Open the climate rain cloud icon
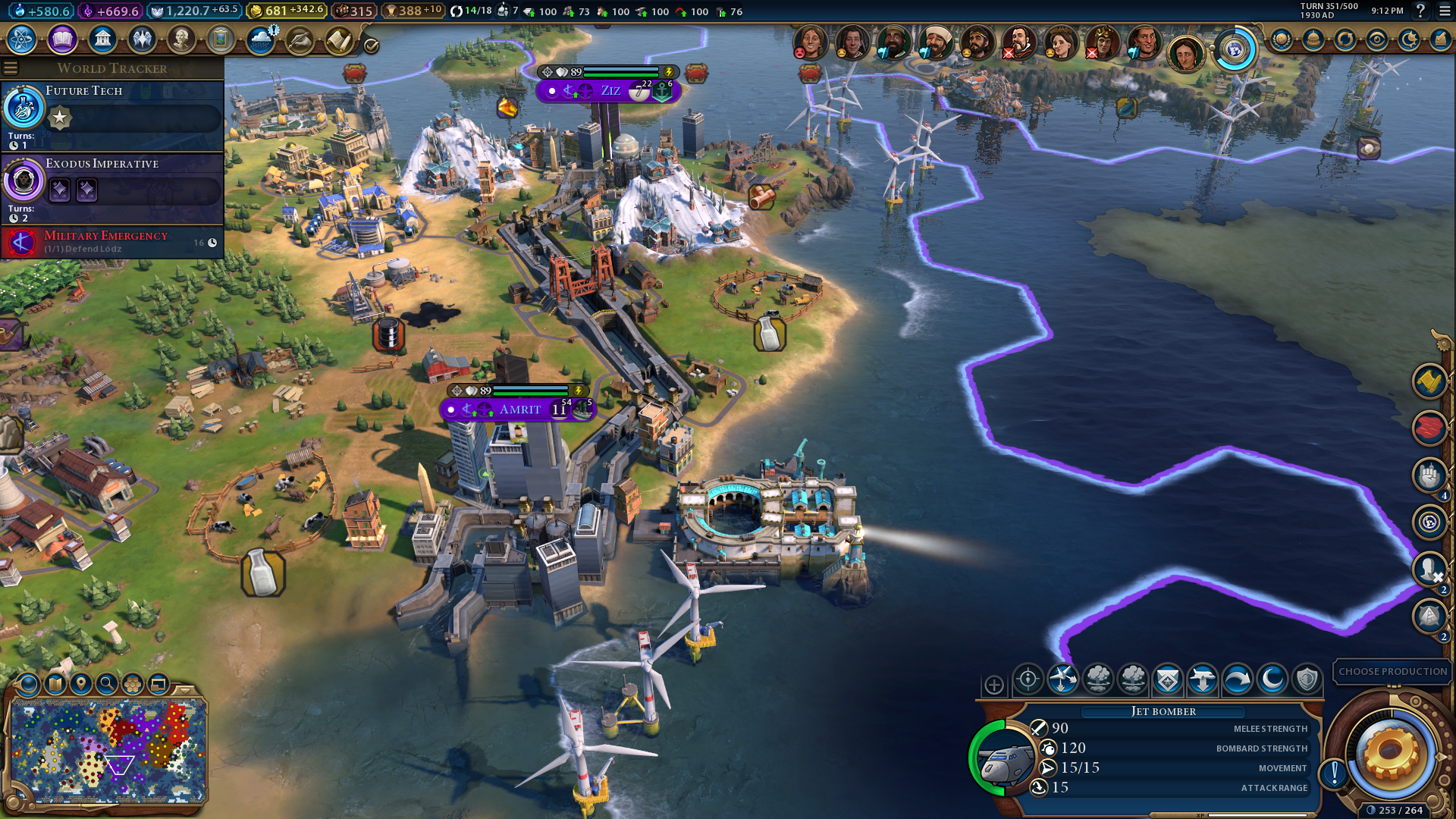Image resolution: width=1456 pixels, height=819 pixels. tap(261, 39)
